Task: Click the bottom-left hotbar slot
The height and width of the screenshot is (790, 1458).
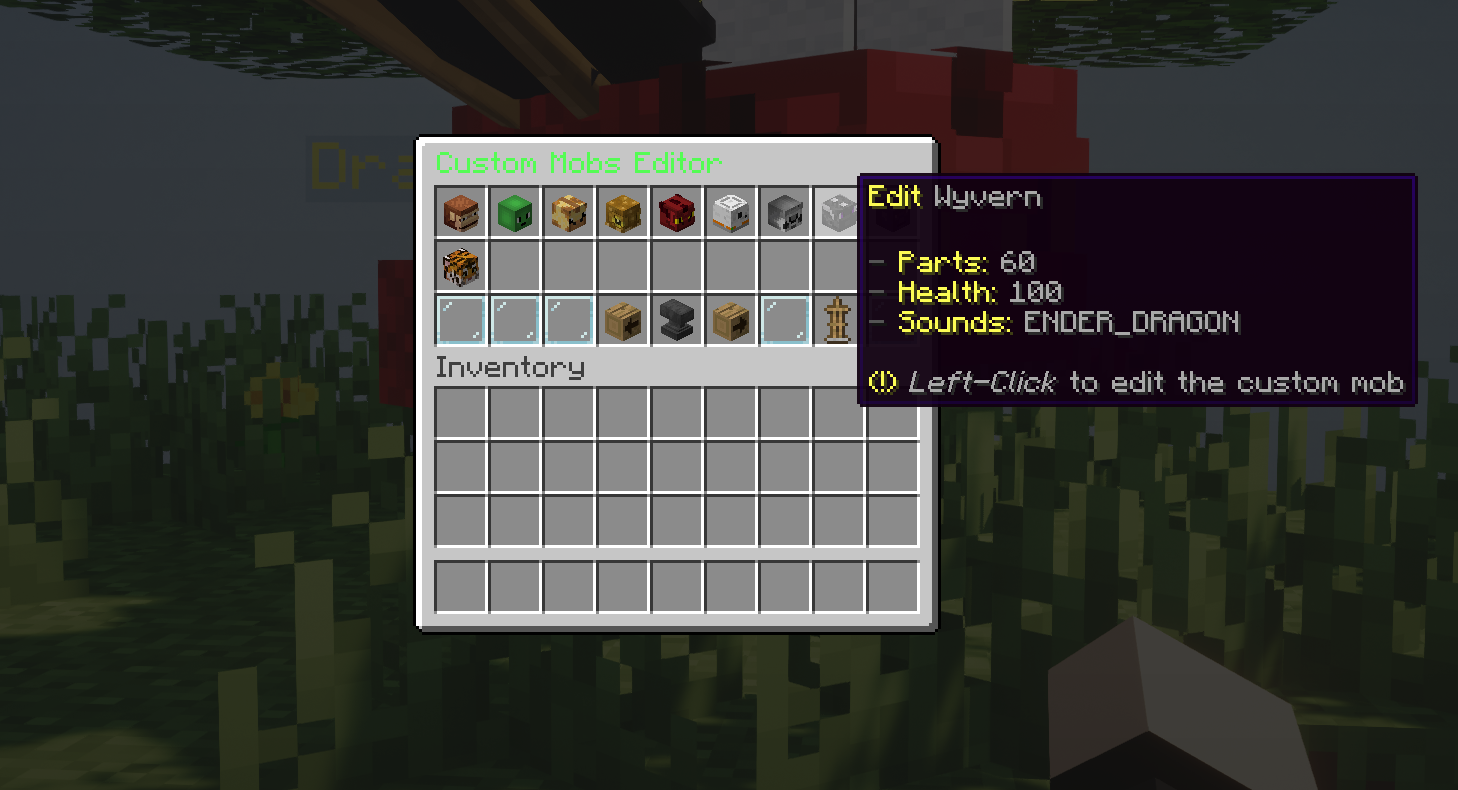Action: (x=460, y=586)
